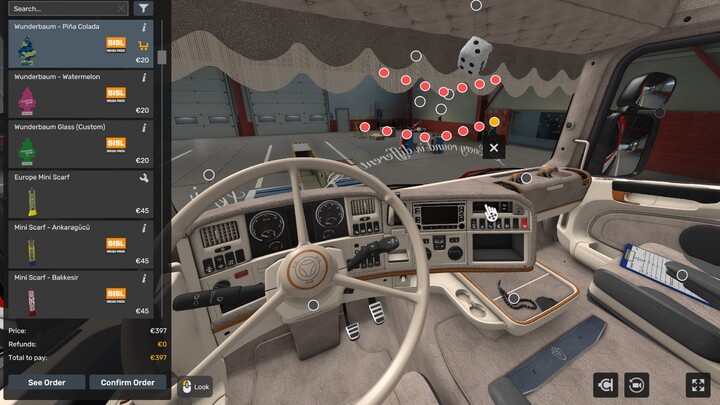Click the trailer coupling view button

(x=605, y=384)
